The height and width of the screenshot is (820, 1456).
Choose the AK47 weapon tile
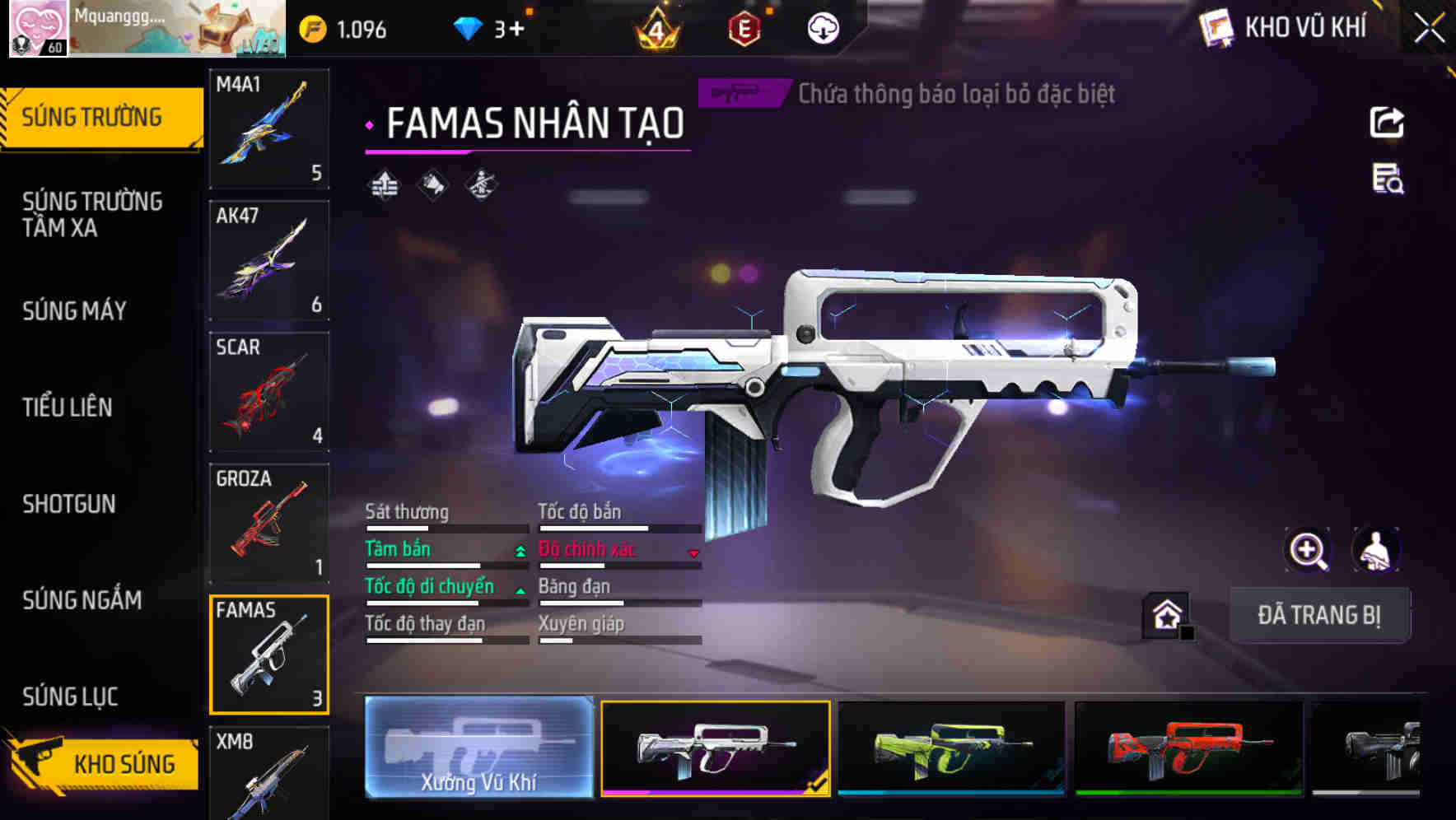point(269,259)
